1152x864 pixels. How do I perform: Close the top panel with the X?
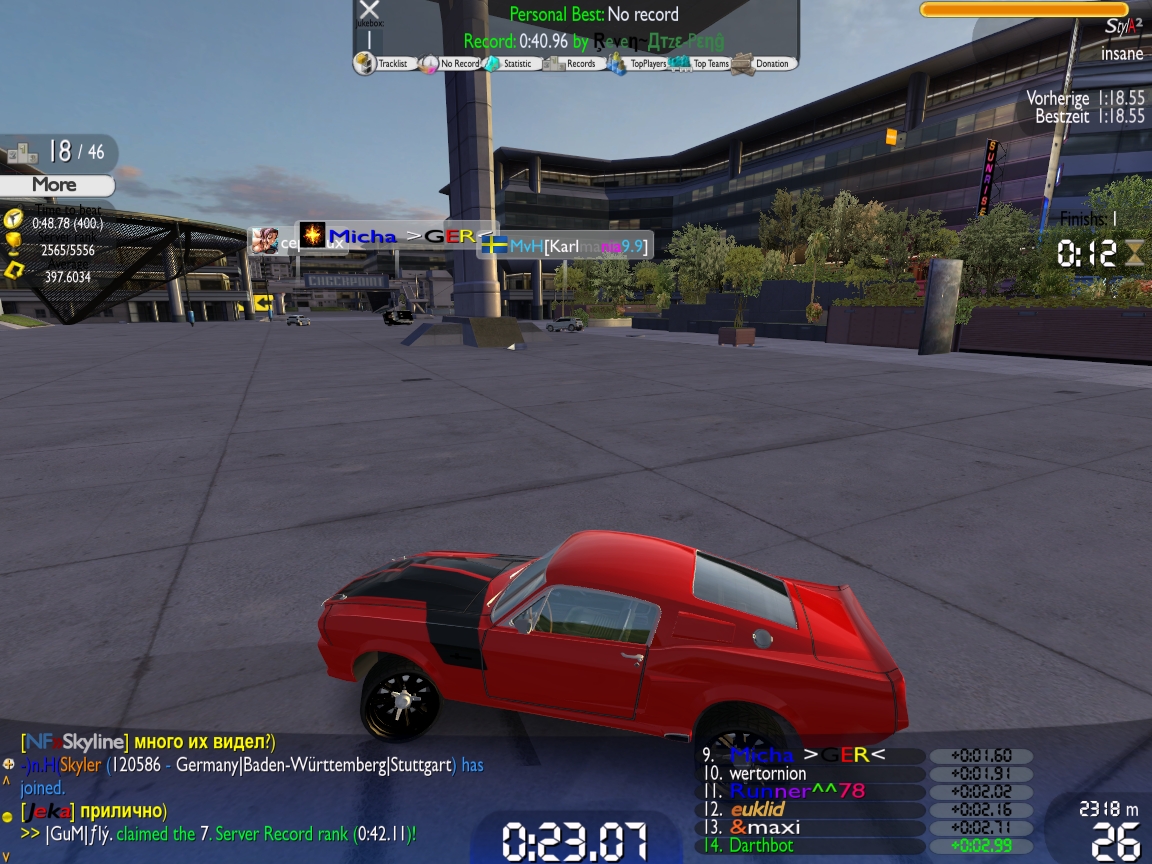[x=369, y=11]
